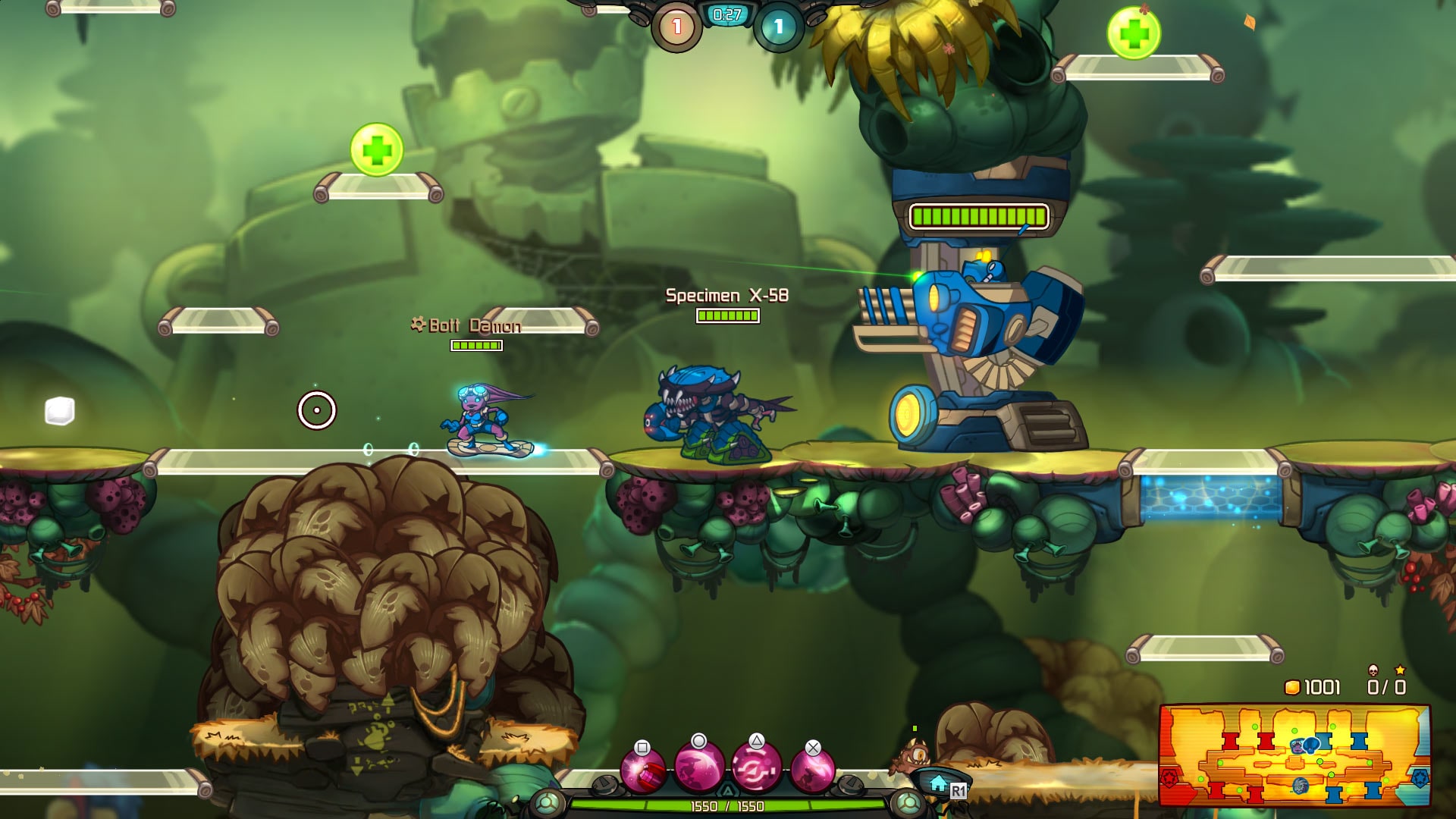
Task: Click the circular target reticle on the left
Action: coord(318,409)
